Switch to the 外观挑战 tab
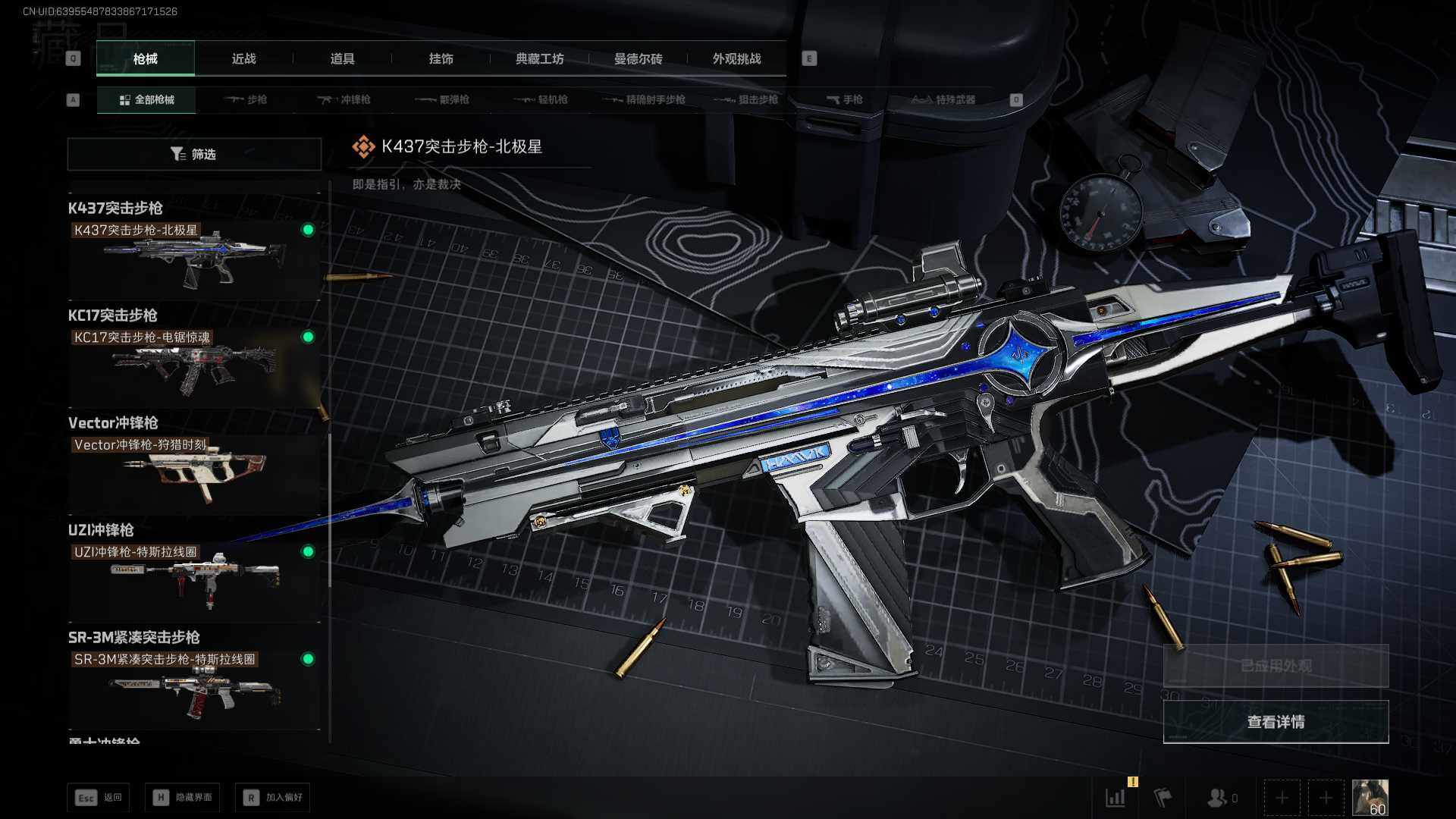Screen dimensions: 1456x819 tap(736, 58)
